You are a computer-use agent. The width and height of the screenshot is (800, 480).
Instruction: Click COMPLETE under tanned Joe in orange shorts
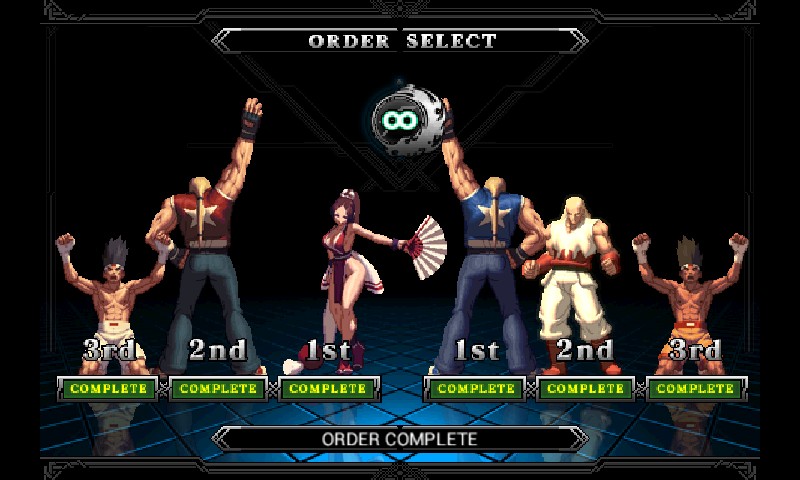point(695,388)
